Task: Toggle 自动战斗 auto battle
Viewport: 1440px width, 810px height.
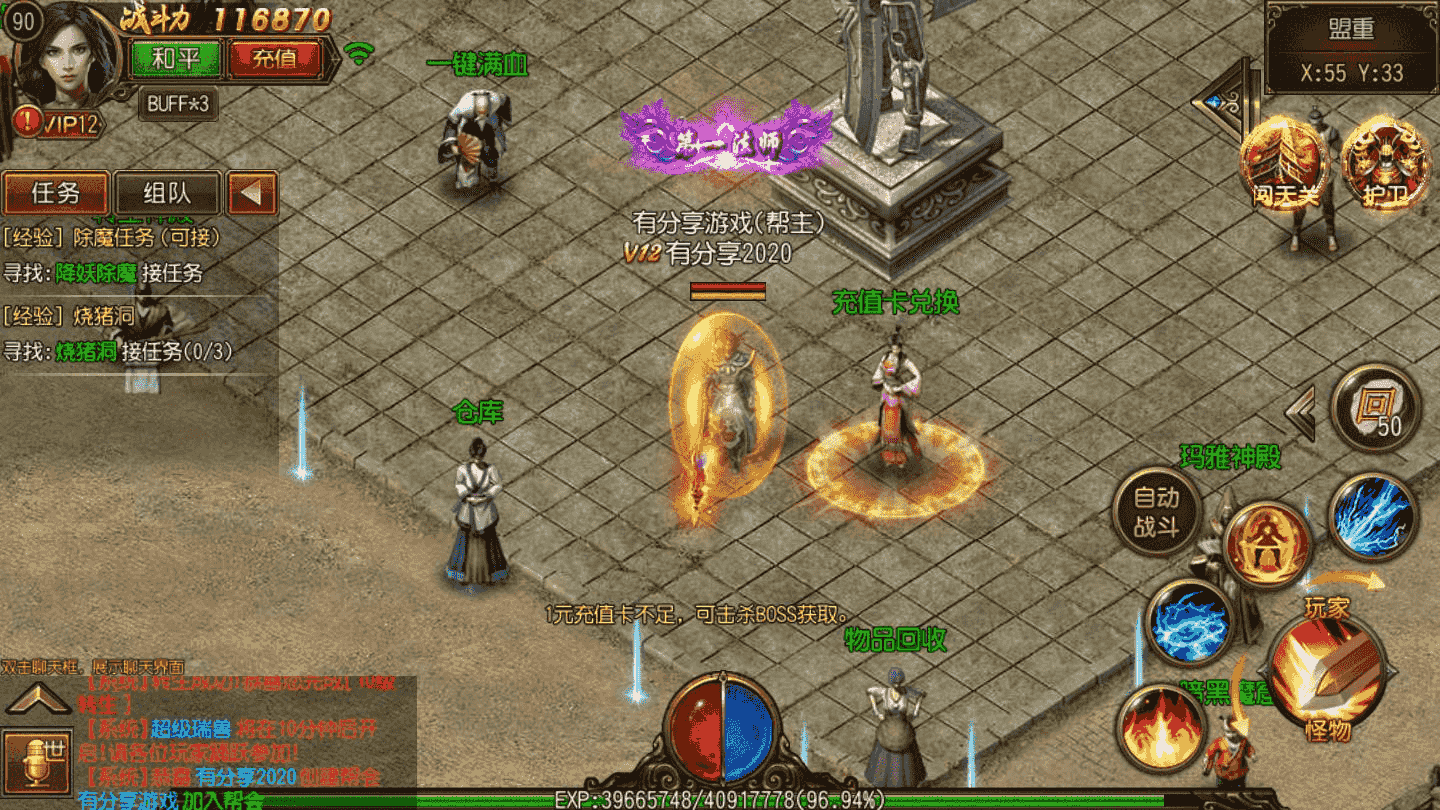Action: coord(1157,511)
